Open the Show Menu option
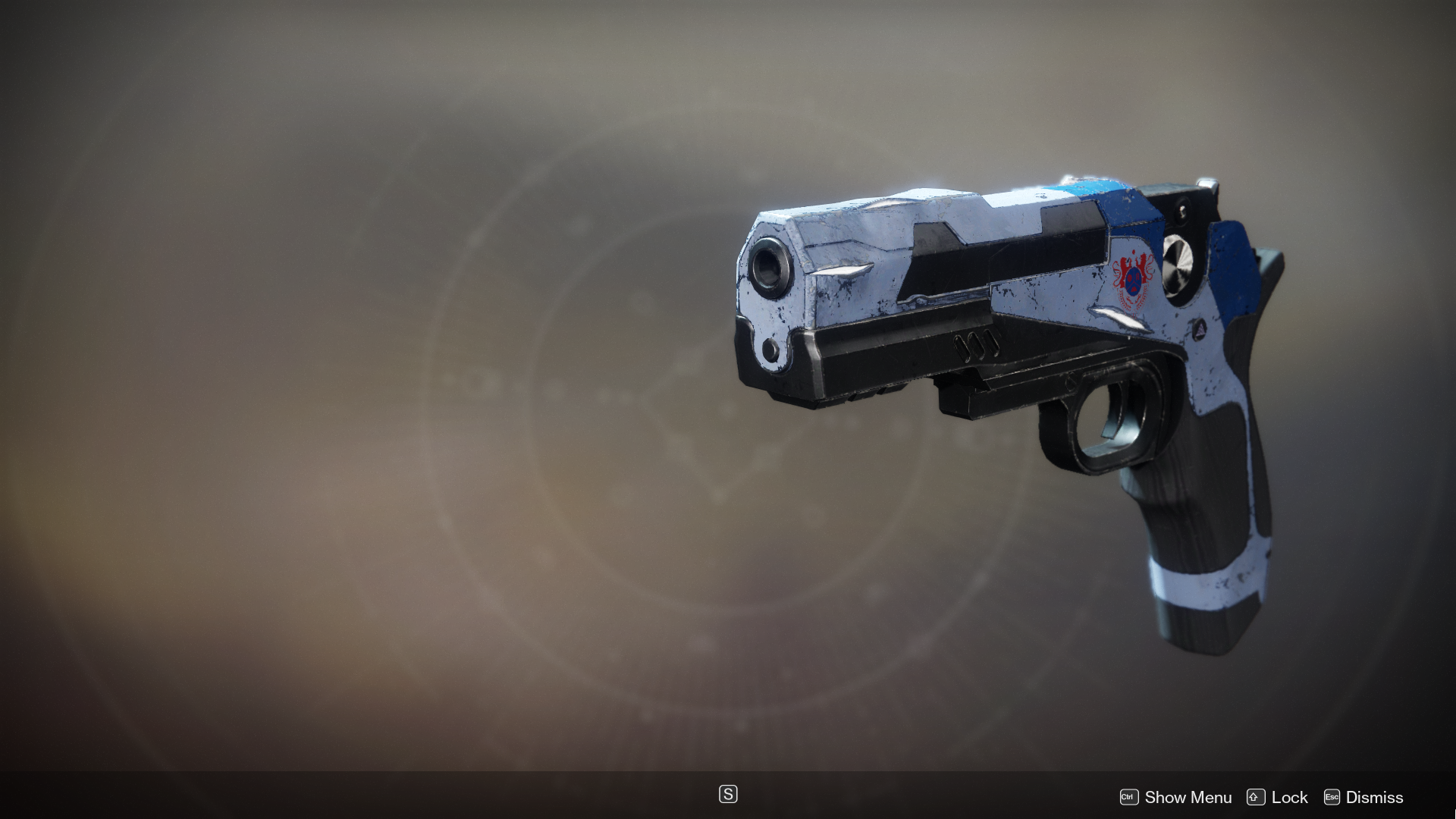 pos(1187,797)
